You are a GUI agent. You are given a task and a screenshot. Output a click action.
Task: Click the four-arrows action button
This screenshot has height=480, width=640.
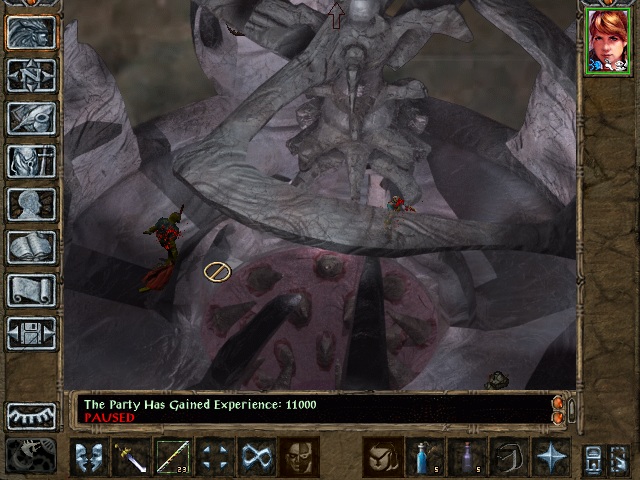[215, 457]
